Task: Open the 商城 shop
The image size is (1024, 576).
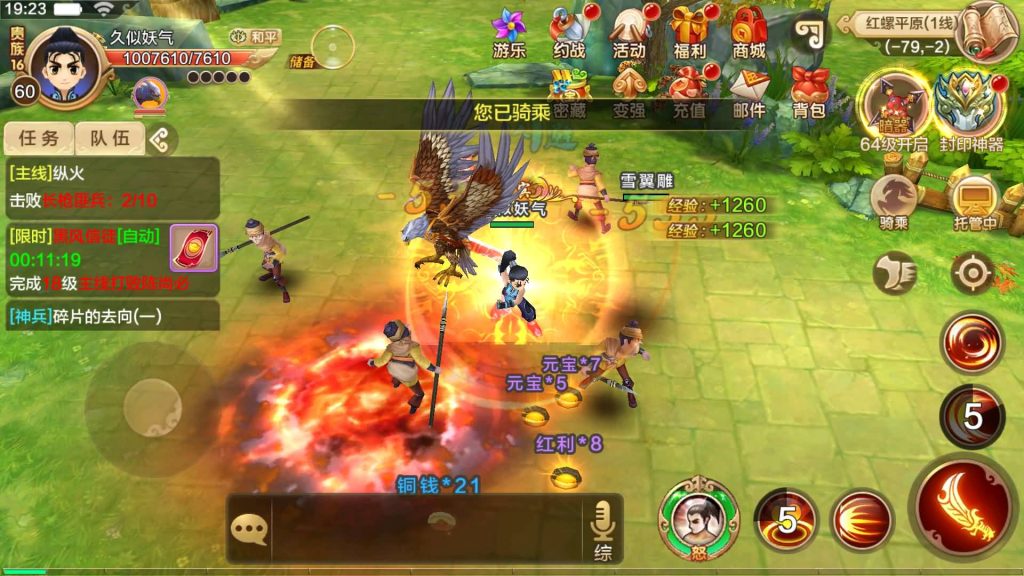Action: coord(749,32)
